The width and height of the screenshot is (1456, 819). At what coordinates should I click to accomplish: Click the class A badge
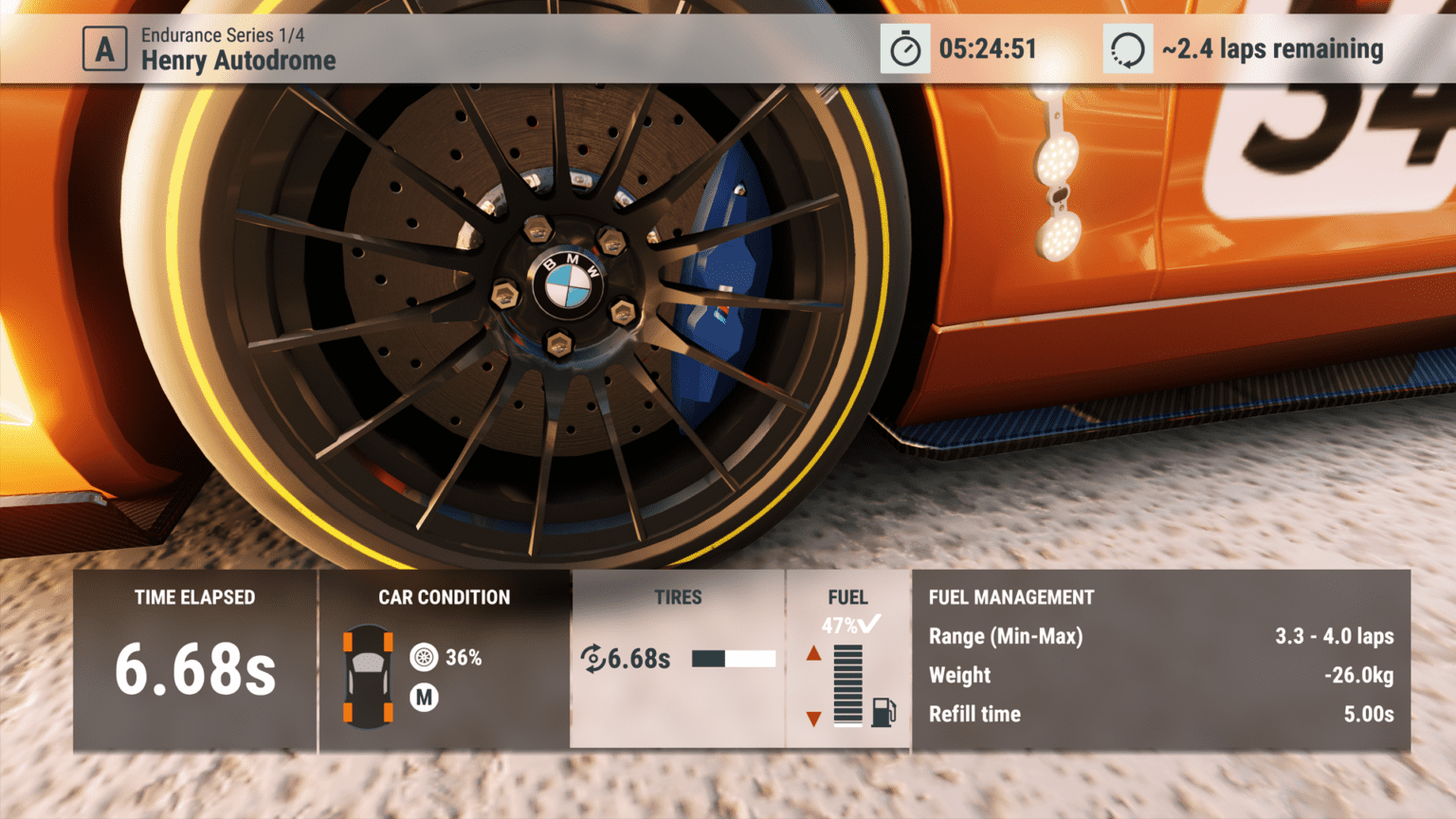[104, 48]
